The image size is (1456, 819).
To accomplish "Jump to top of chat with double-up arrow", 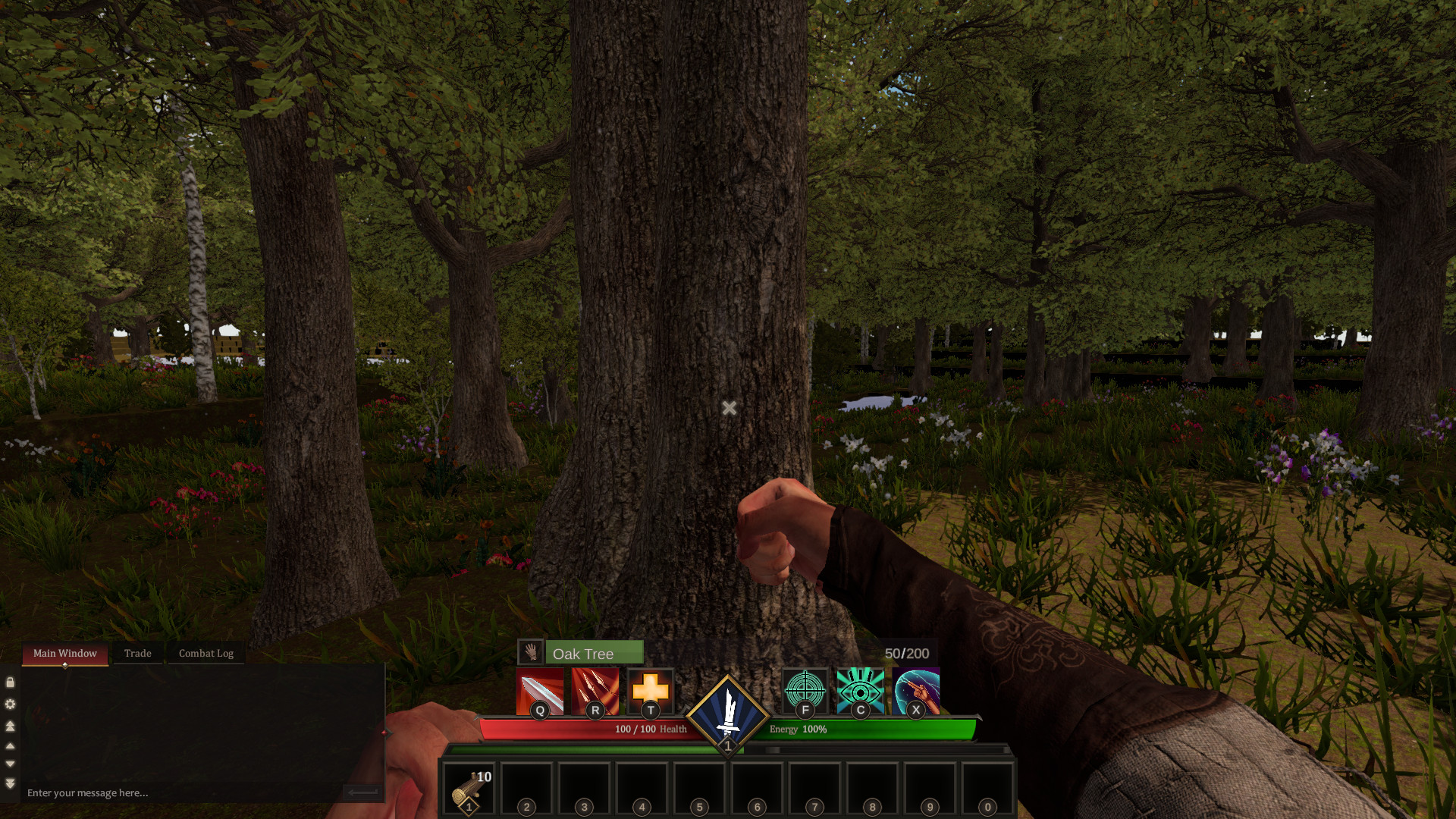I will click(x=10, y=726).
